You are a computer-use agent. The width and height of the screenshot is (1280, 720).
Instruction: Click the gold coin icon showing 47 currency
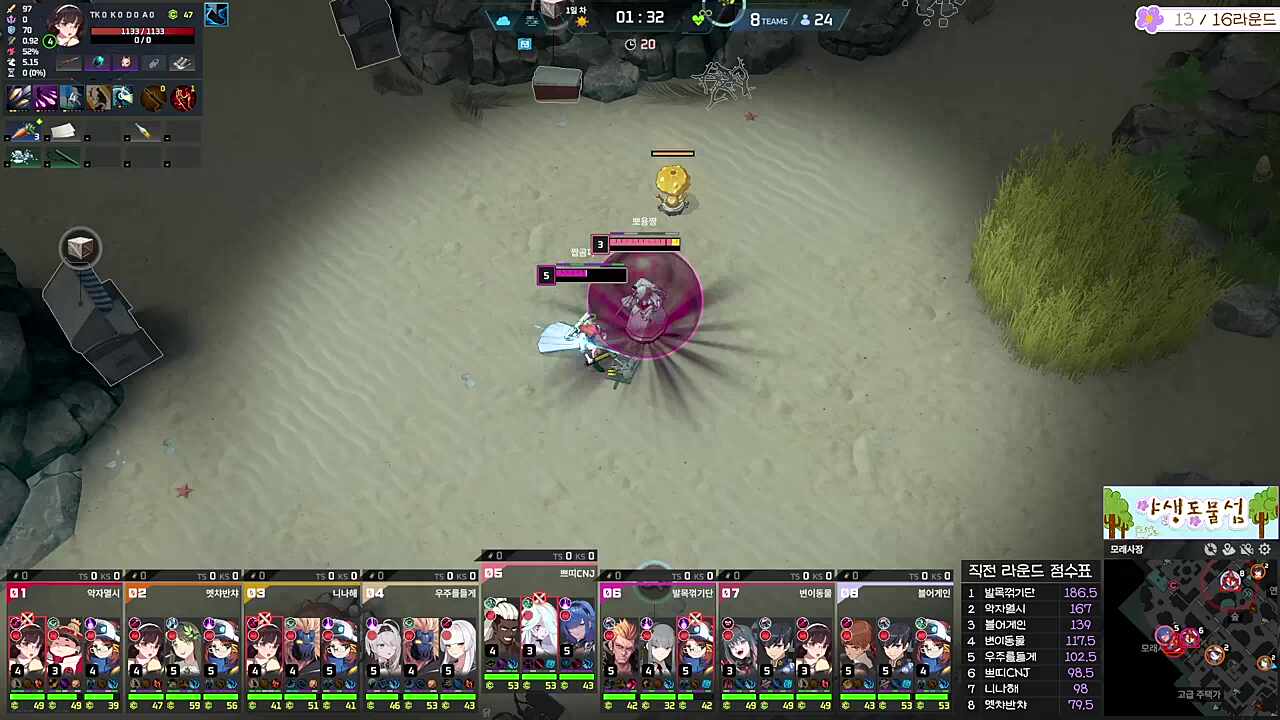point(172,15)
